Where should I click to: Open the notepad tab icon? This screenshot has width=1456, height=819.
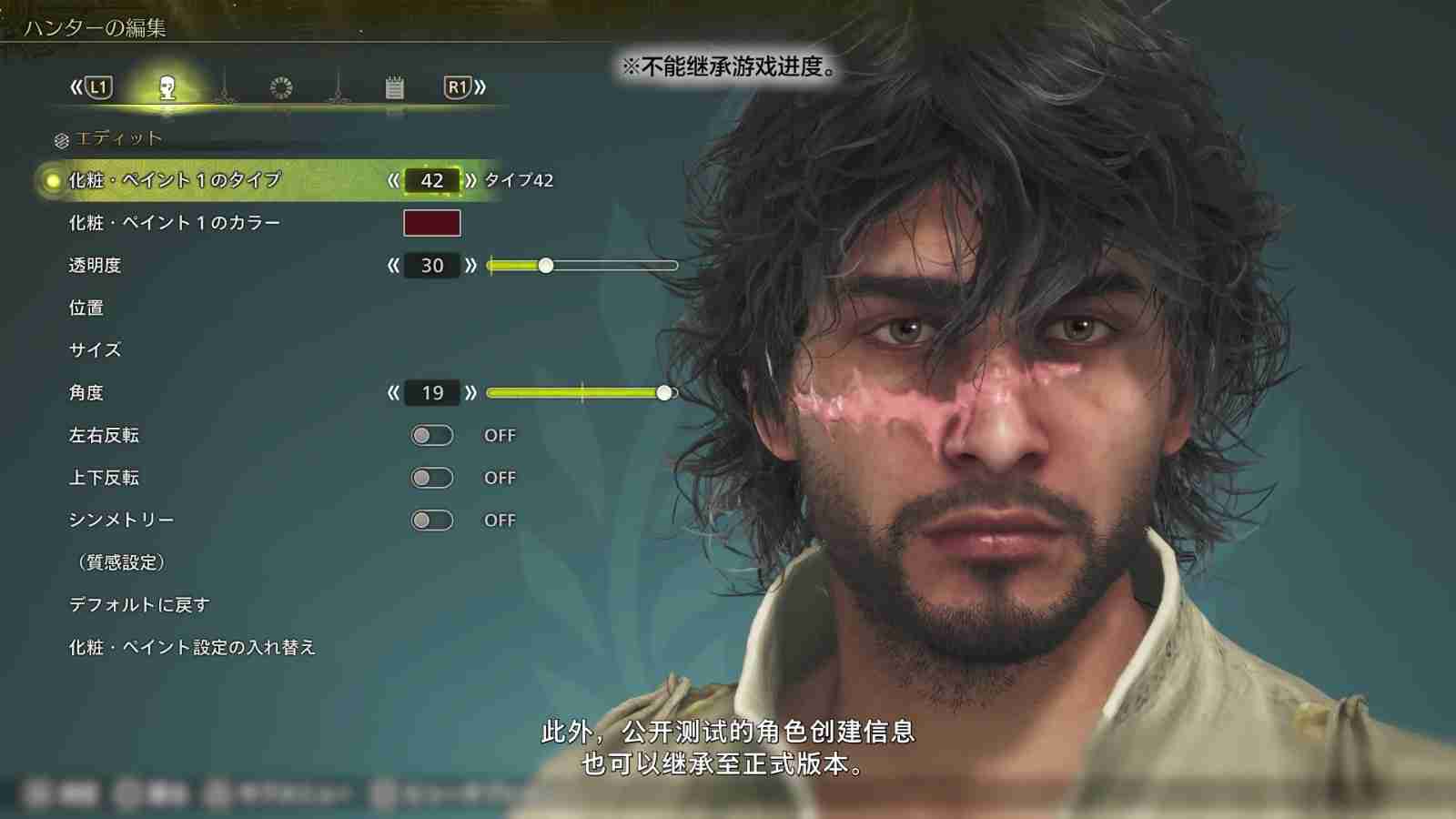397,86
